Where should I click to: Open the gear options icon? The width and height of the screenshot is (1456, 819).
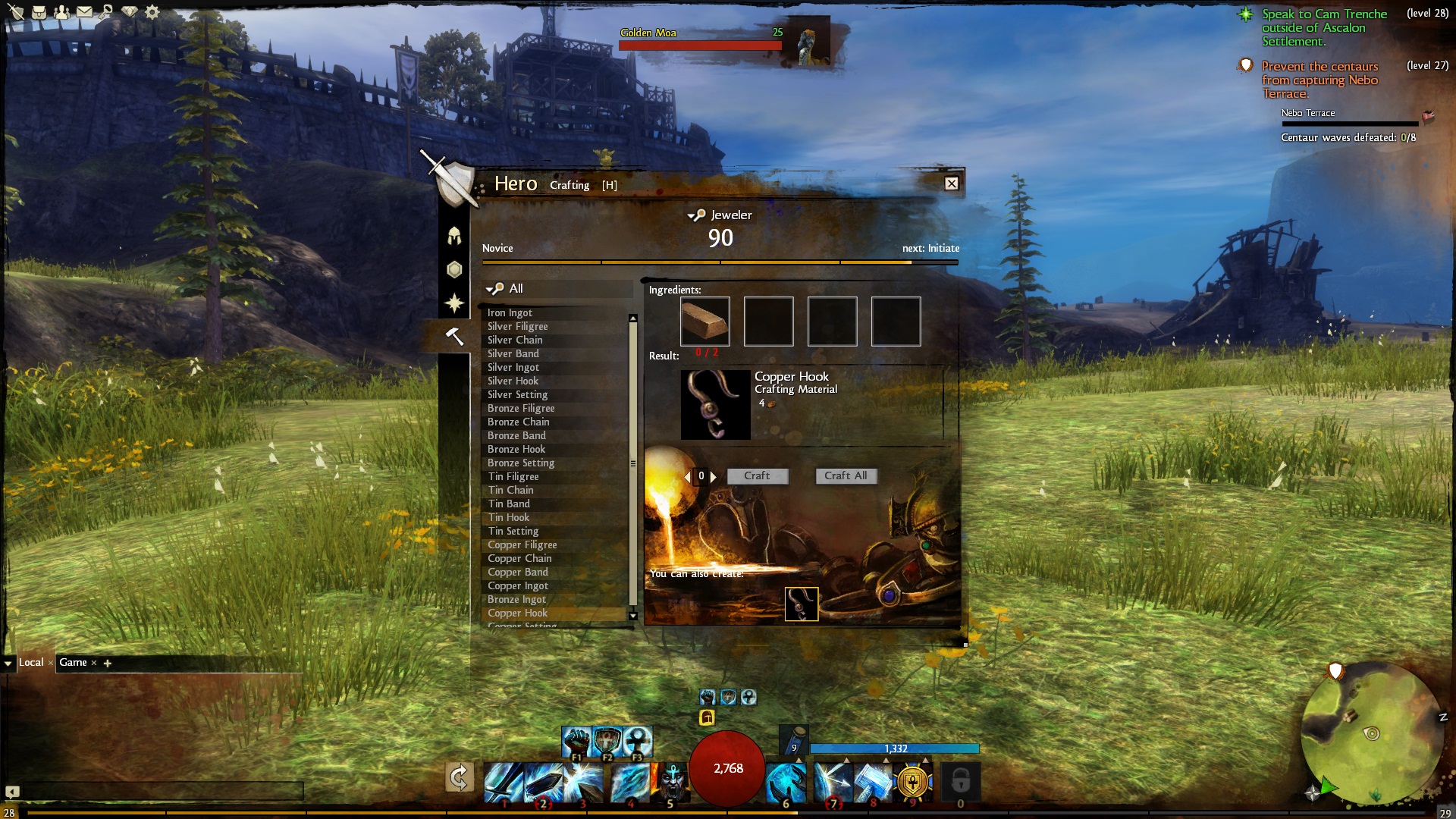coord(152,12)
